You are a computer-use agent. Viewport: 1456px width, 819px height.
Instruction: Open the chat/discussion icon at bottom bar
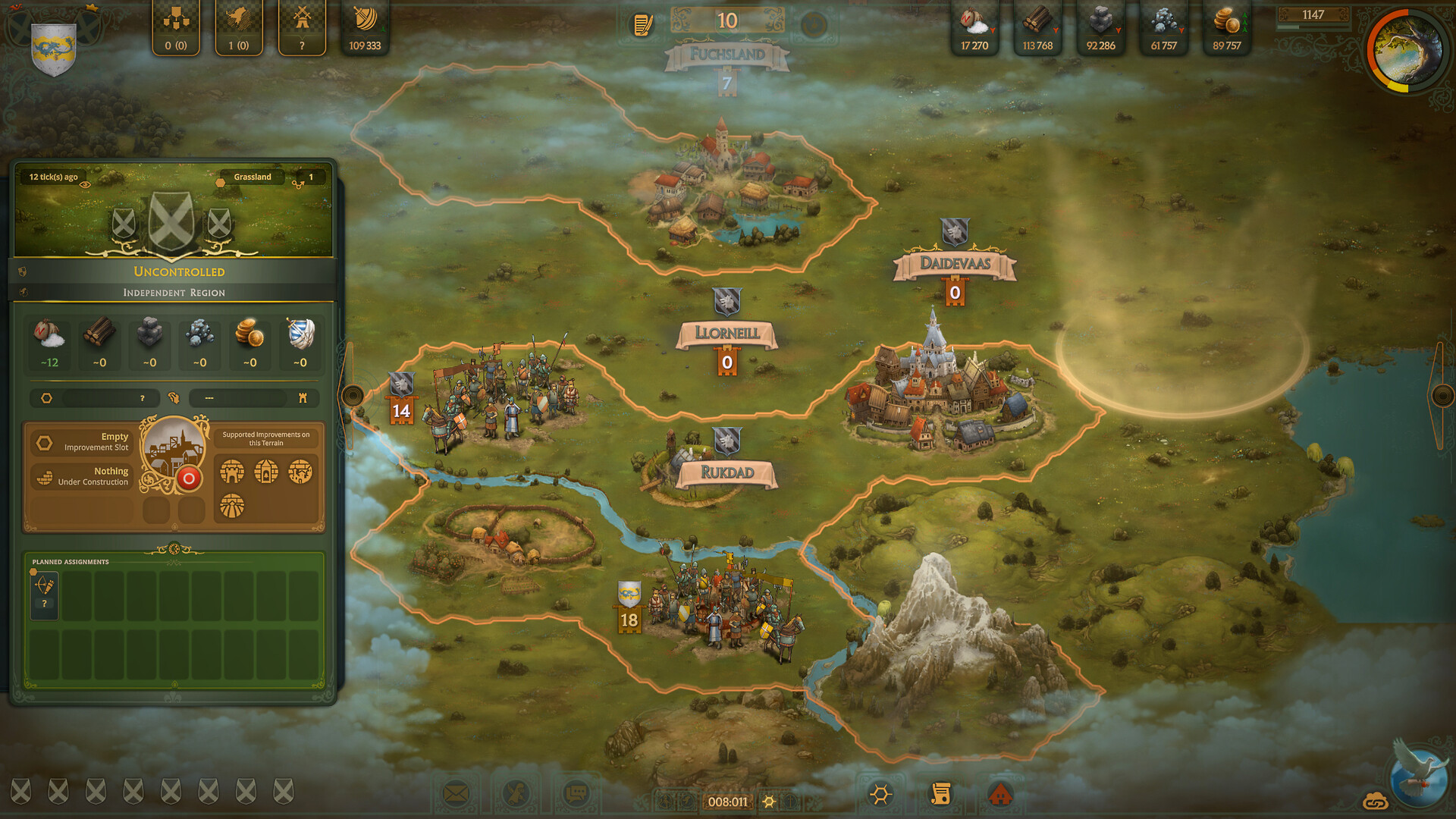[x=576, y=793]
